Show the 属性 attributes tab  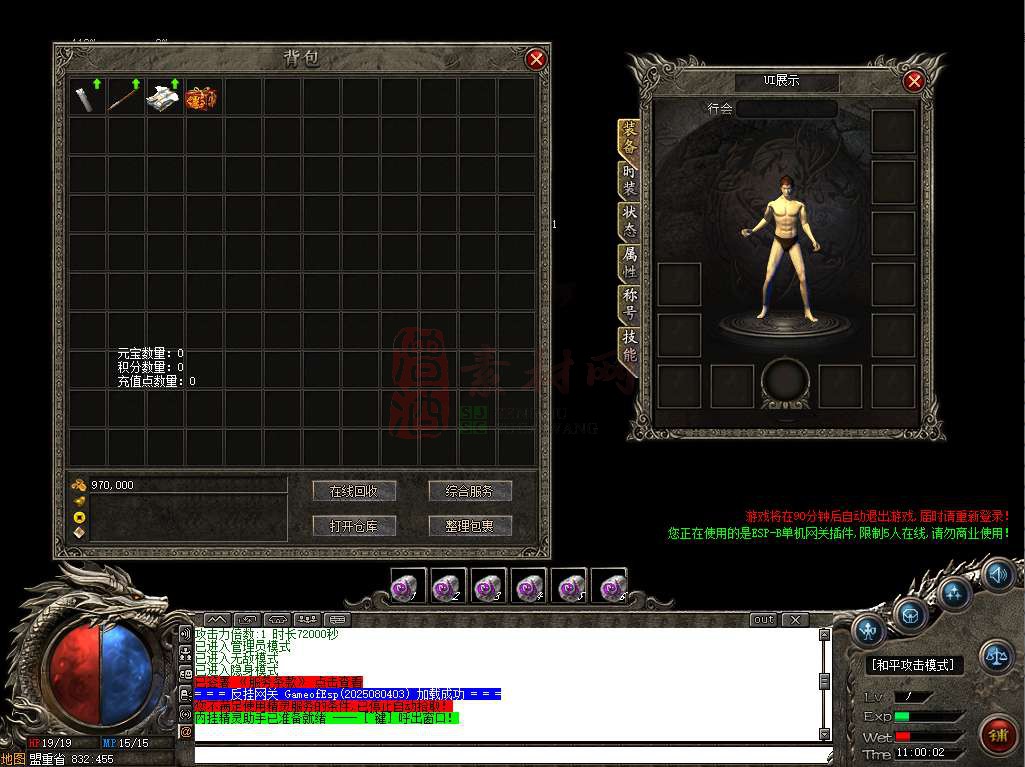click(x=629, y=262)
